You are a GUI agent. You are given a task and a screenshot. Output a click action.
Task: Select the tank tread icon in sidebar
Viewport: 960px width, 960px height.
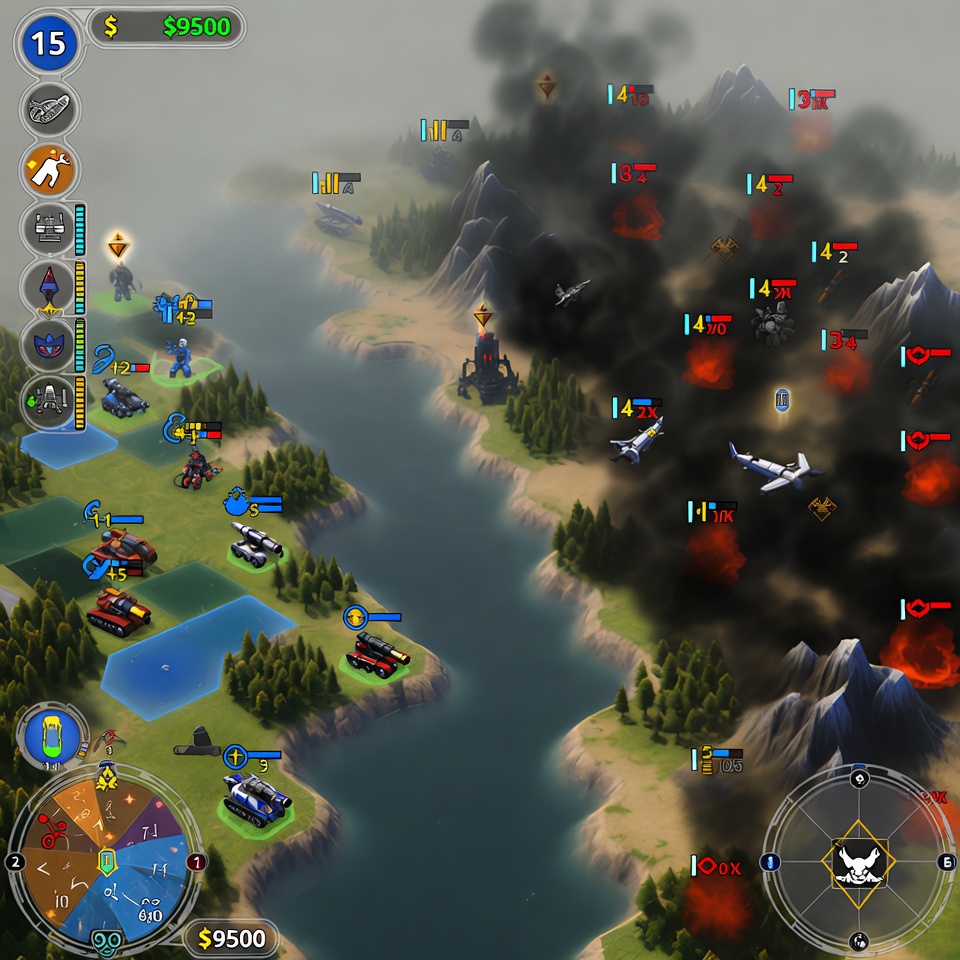coord(49,108)
